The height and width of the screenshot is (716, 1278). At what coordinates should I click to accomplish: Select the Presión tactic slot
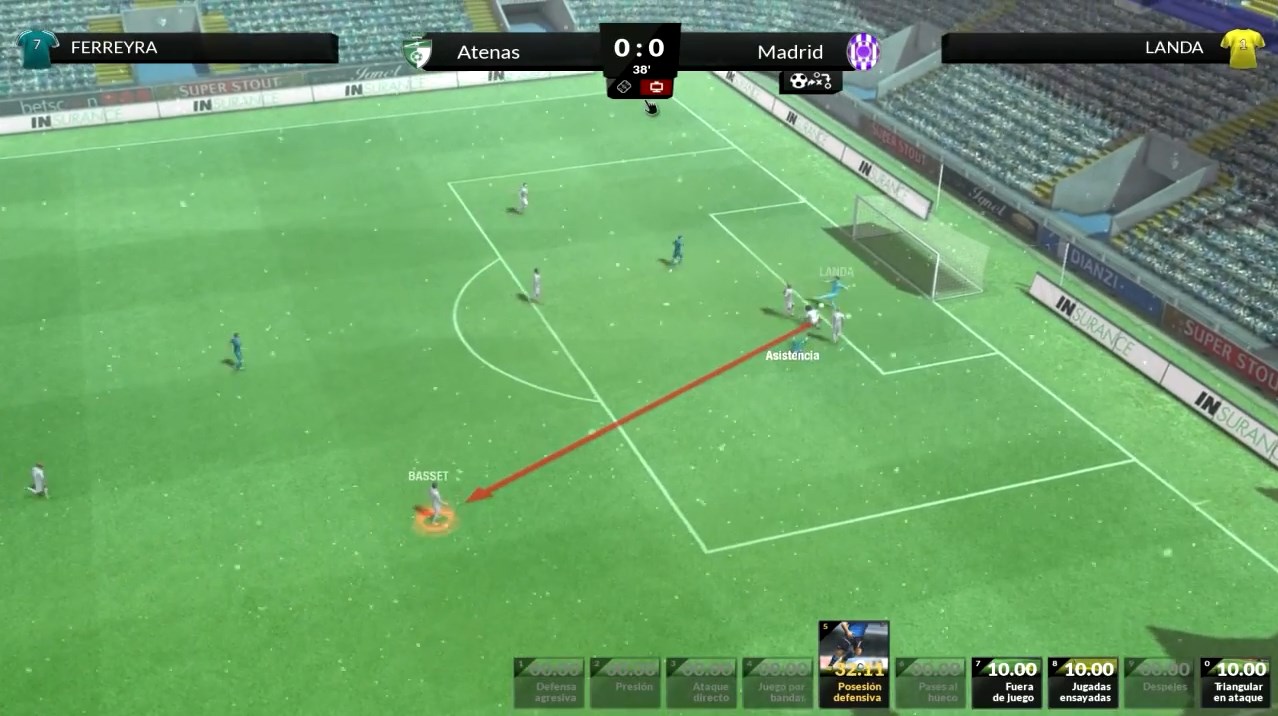pos(625,681)
